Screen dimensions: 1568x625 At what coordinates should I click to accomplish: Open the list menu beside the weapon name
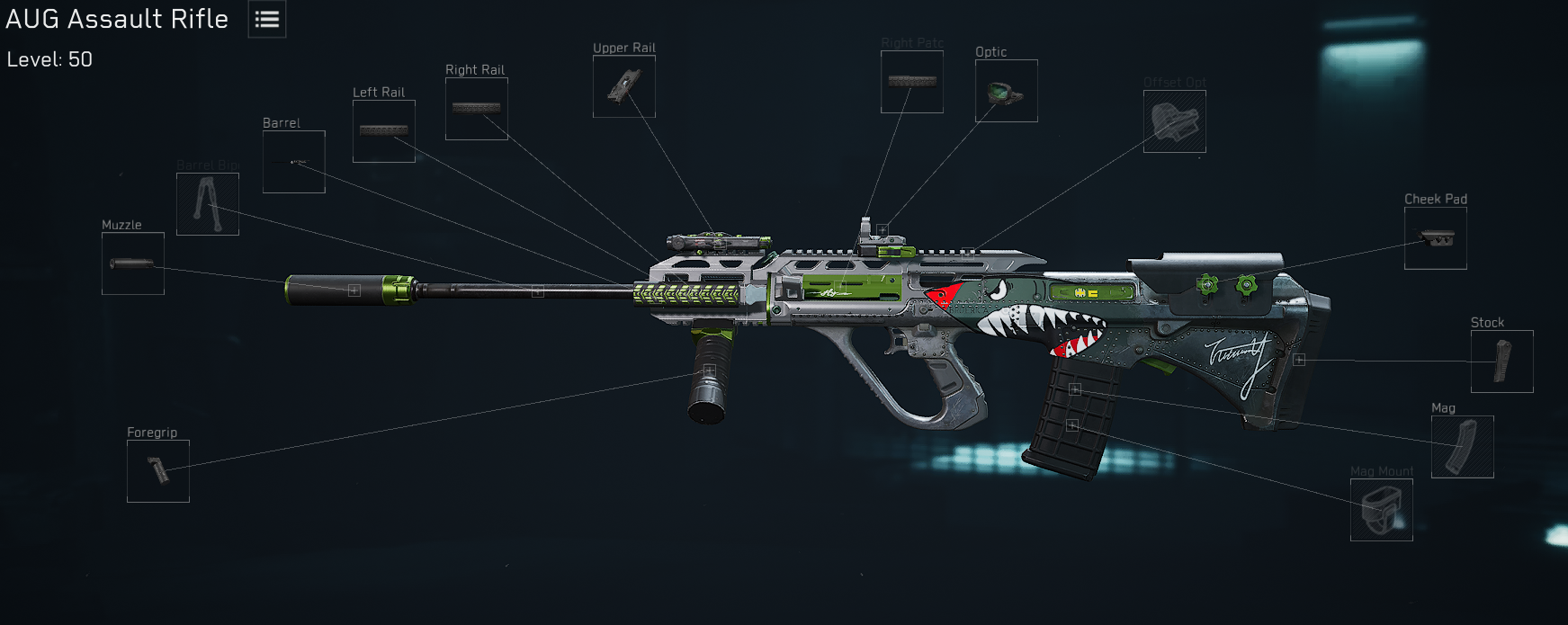click(x=267, y=20)
